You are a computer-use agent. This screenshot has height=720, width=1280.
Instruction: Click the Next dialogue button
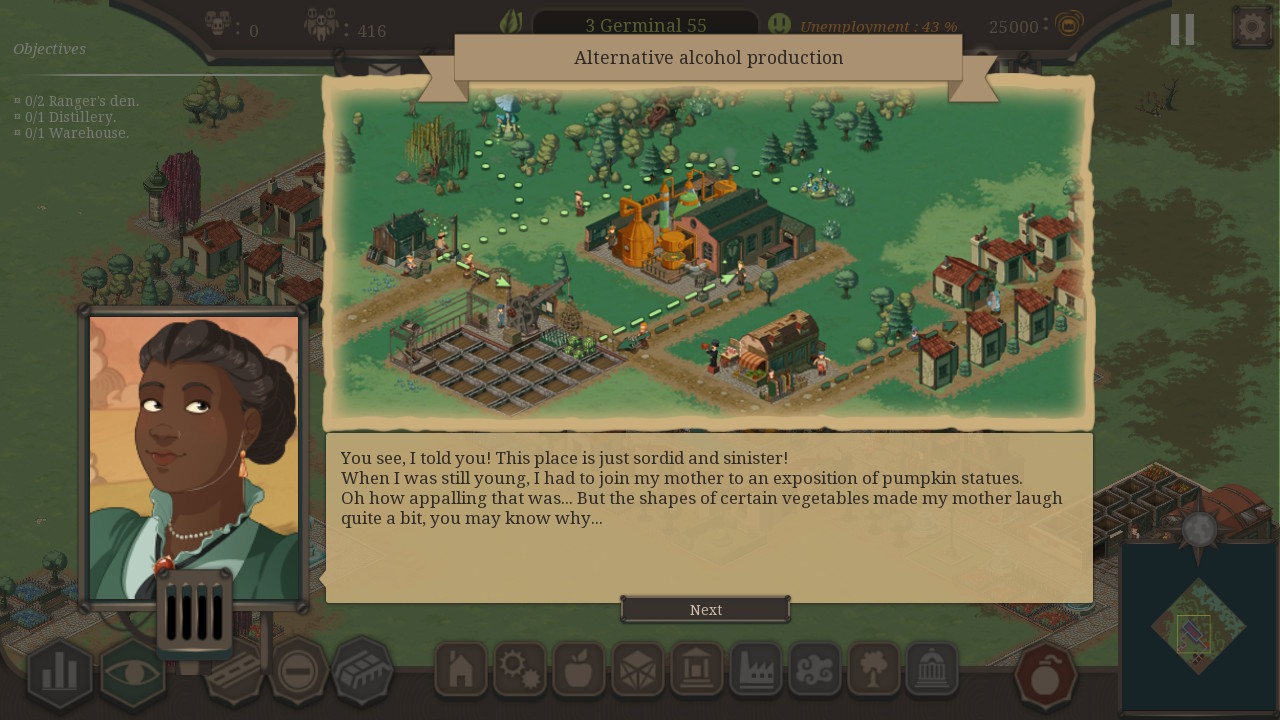(705, 609)
